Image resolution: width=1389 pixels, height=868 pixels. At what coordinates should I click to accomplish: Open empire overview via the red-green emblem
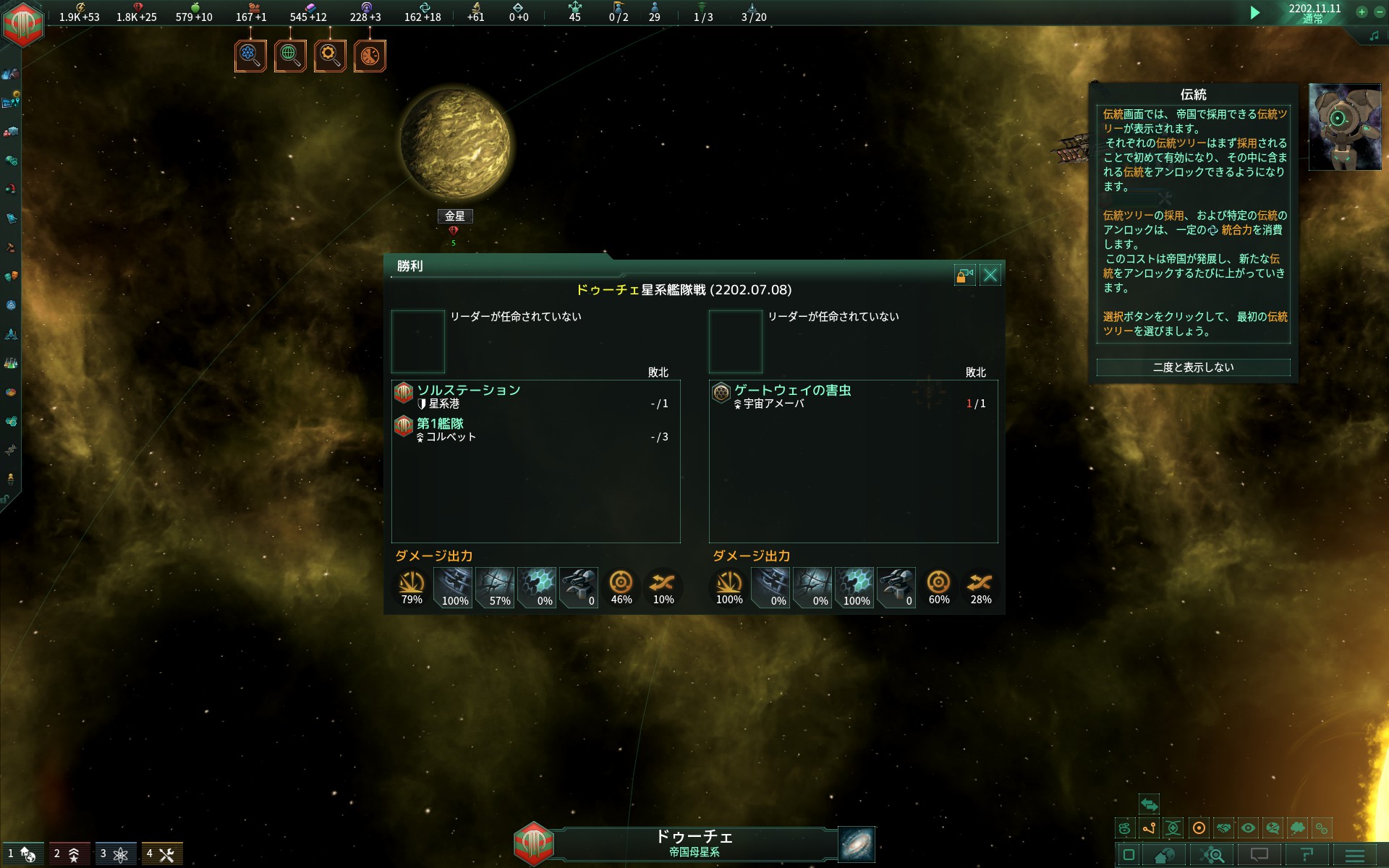(23, 23)
